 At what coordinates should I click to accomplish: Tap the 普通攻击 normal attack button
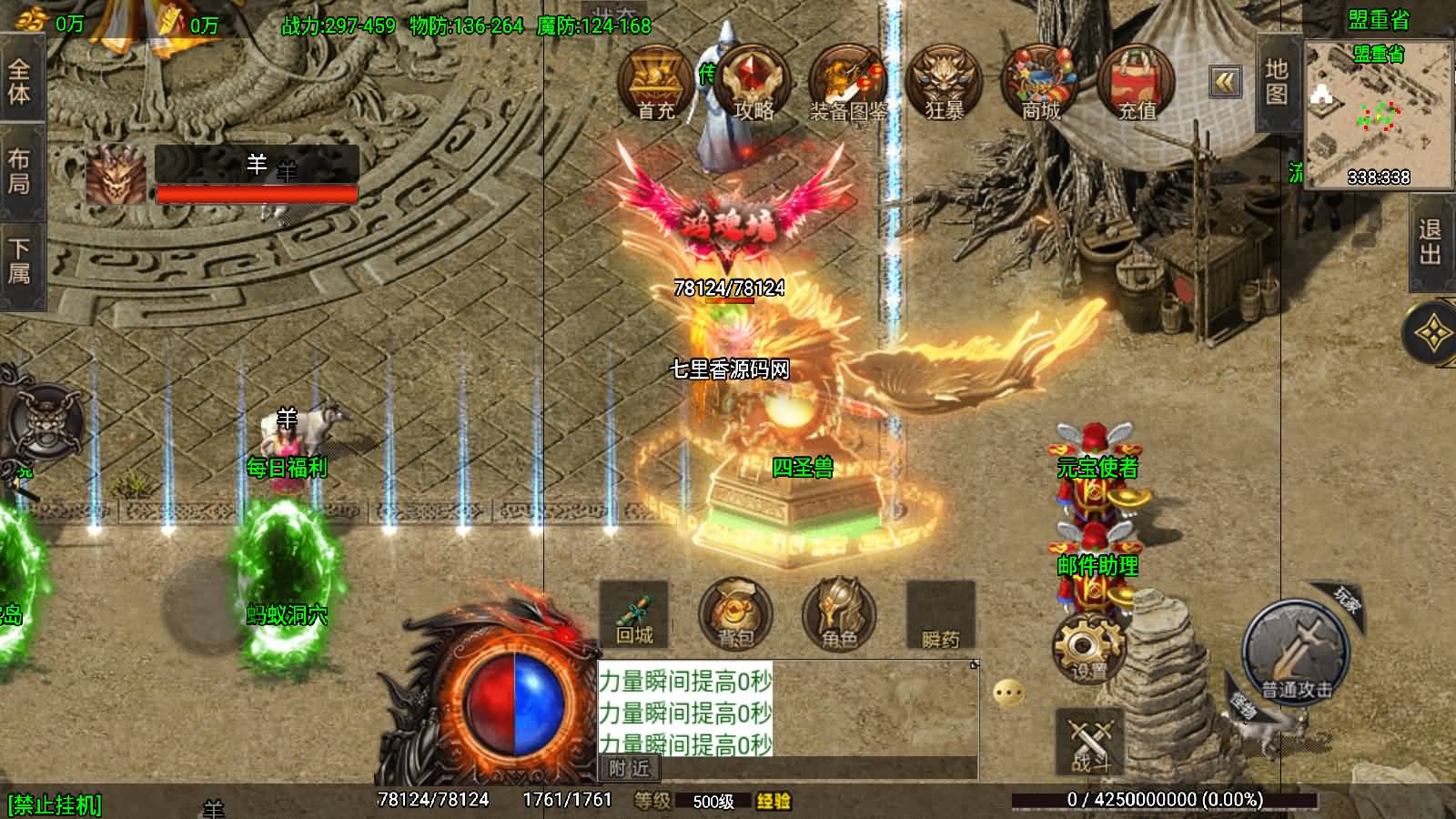[x=1296, y=650]
